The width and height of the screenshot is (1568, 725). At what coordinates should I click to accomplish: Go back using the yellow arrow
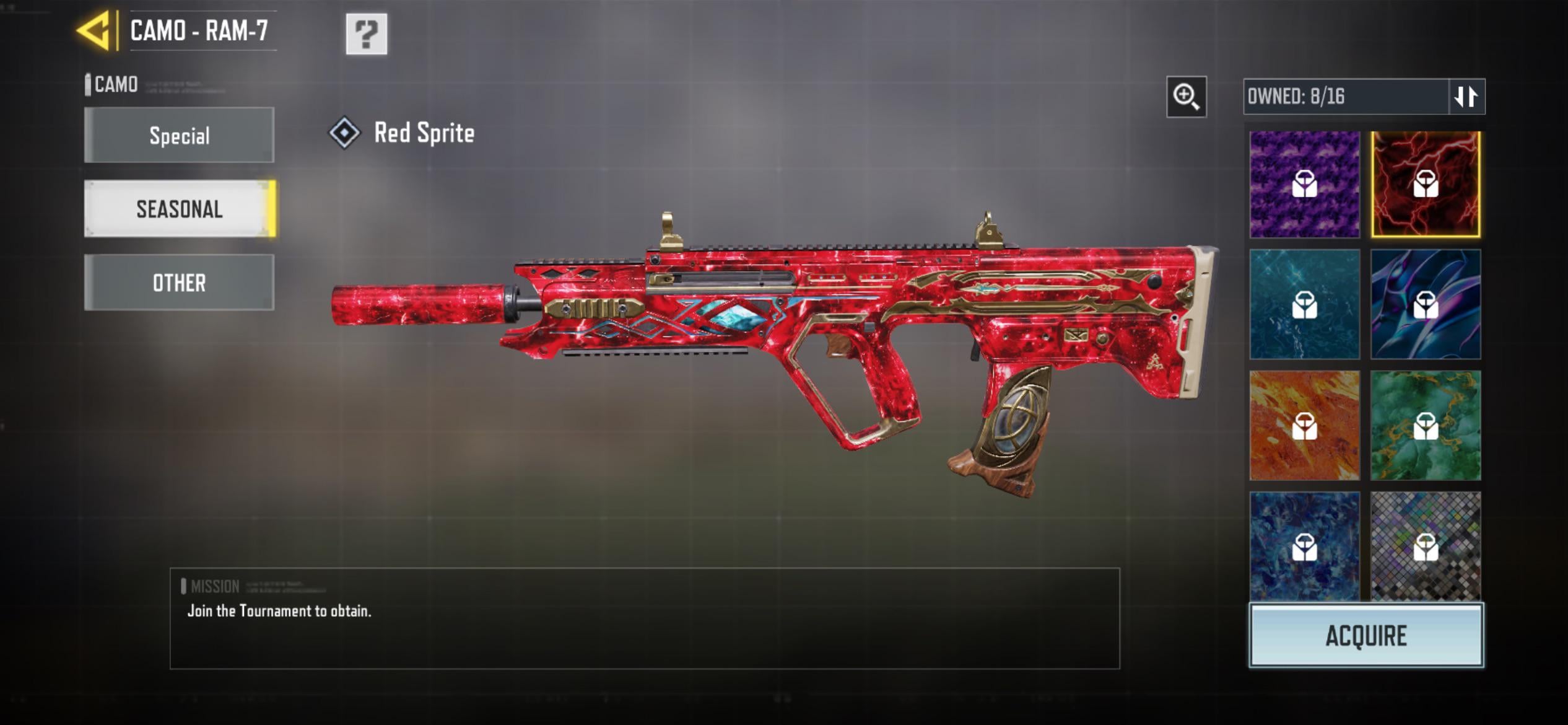coord(94,30)
